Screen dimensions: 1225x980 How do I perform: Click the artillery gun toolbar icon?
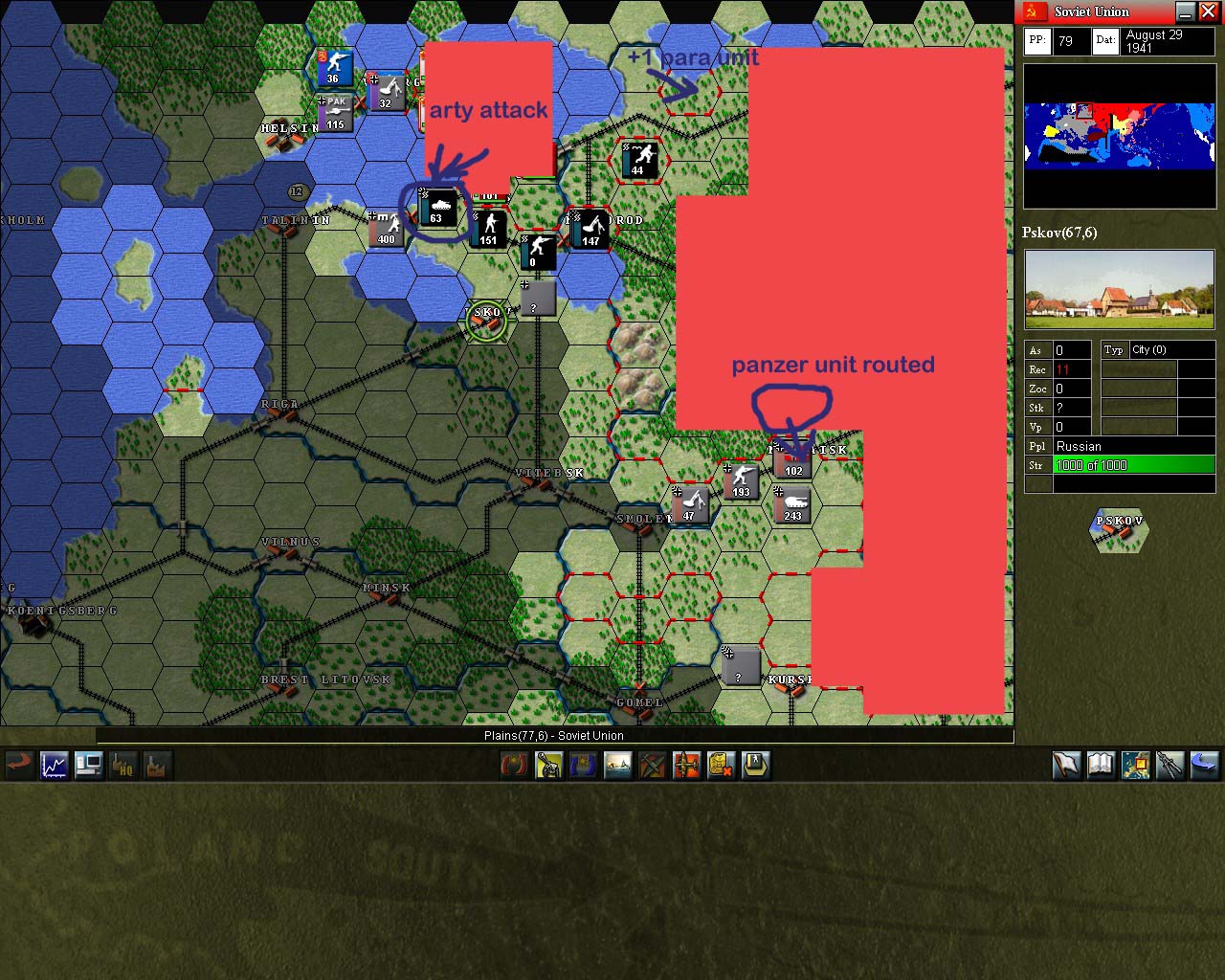(x=548, y=765)
